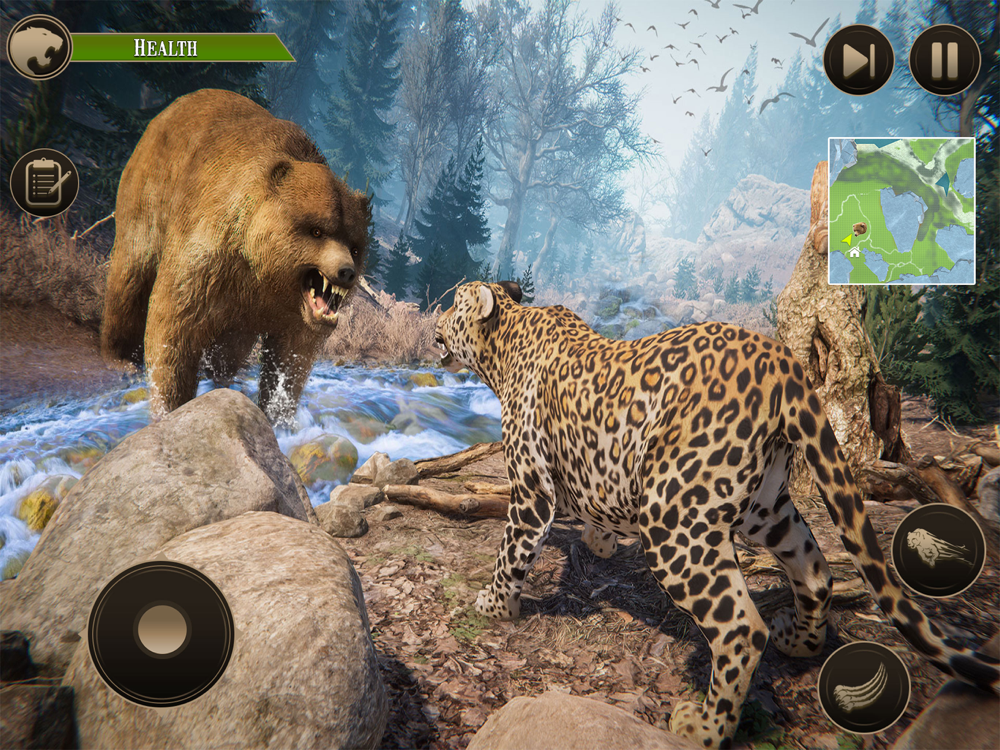Activate the roar attack ability
The image size is (1000, 750).
point(938,550)
